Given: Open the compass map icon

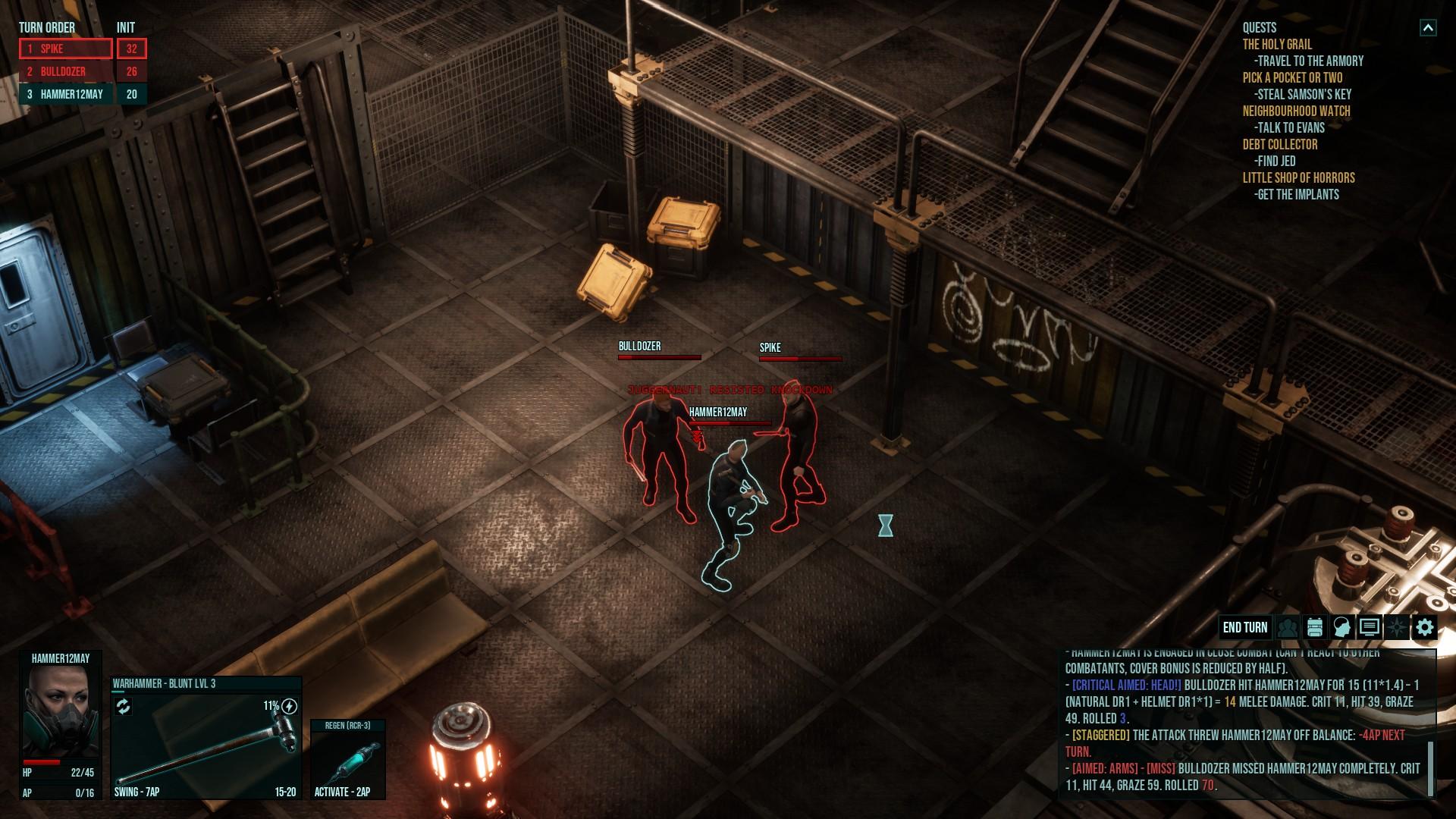Looking at the screenshot, I should (x=1397, y=627).
